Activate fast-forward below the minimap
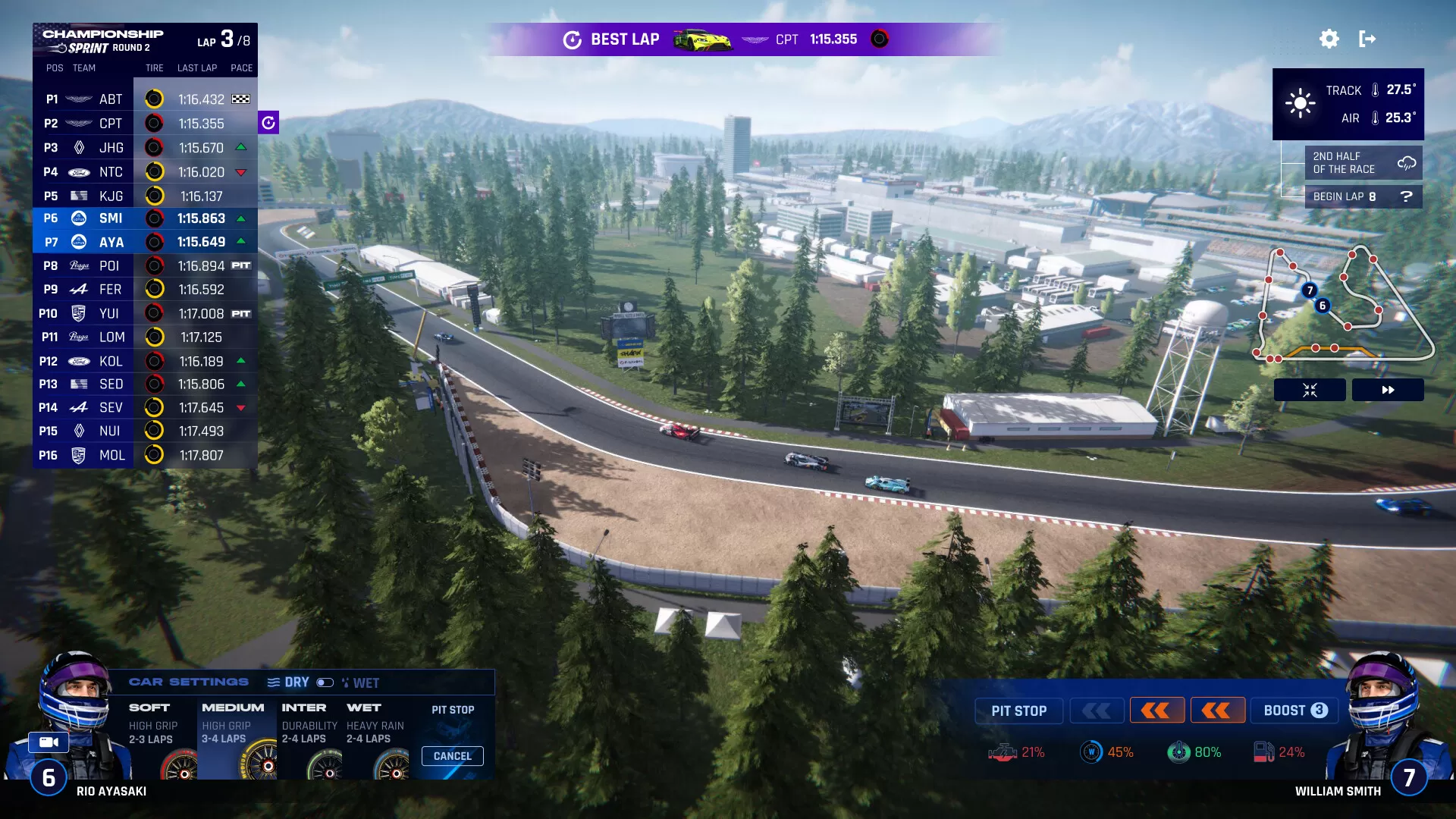Viewport: 1456px width, 819px height. click(1388, 389)
